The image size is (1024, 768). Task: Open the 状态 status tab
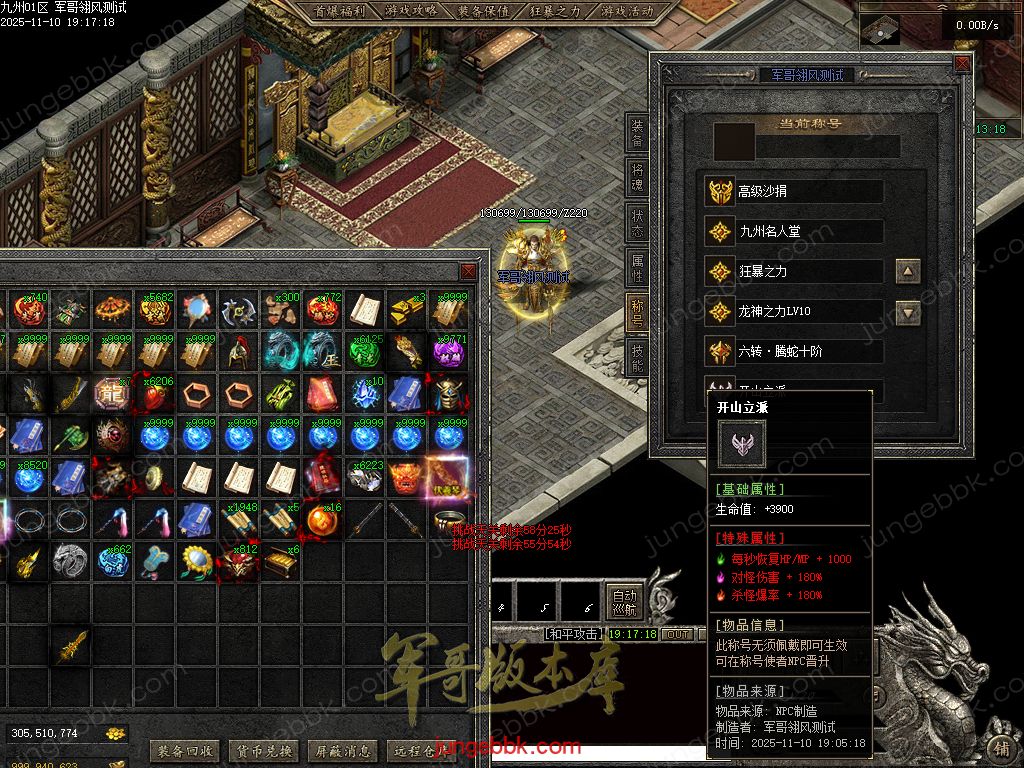pyautogui.click(x=637, y=222)
